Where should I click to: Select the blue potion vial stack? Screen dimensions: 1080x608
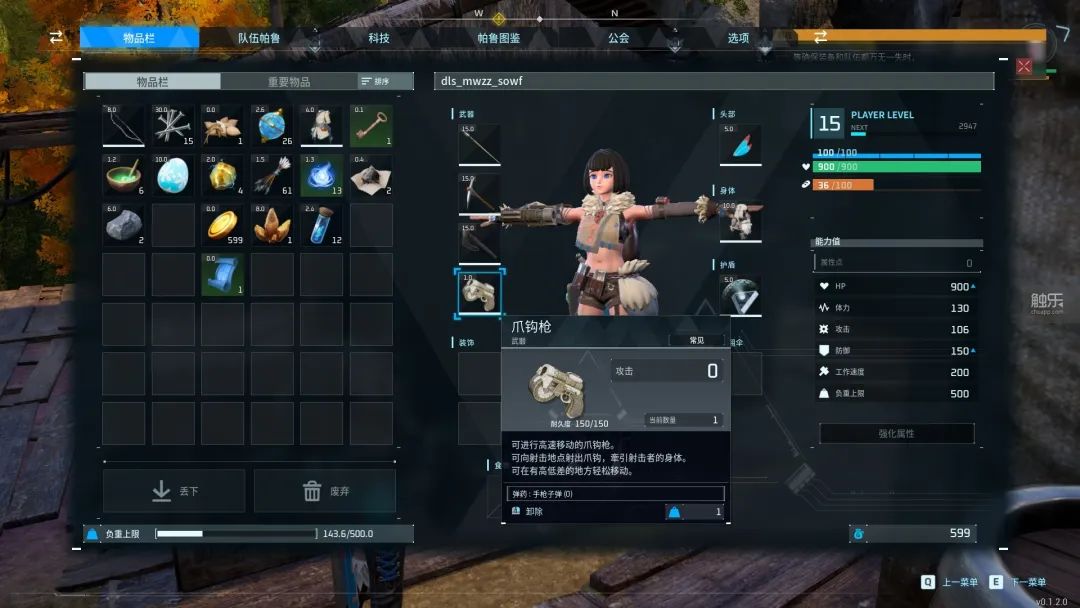321,225
